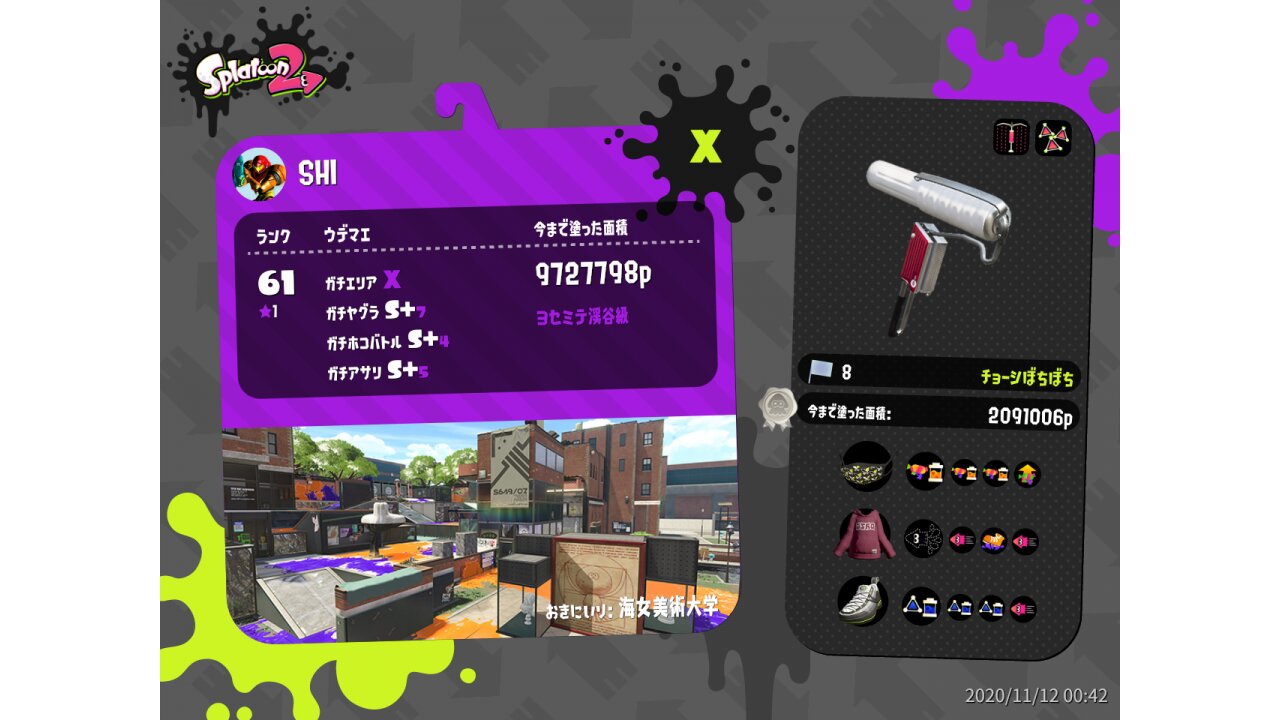Click the SHI player avatar
The width and height of the screenshot is (1280, 720).
(259, 174)
